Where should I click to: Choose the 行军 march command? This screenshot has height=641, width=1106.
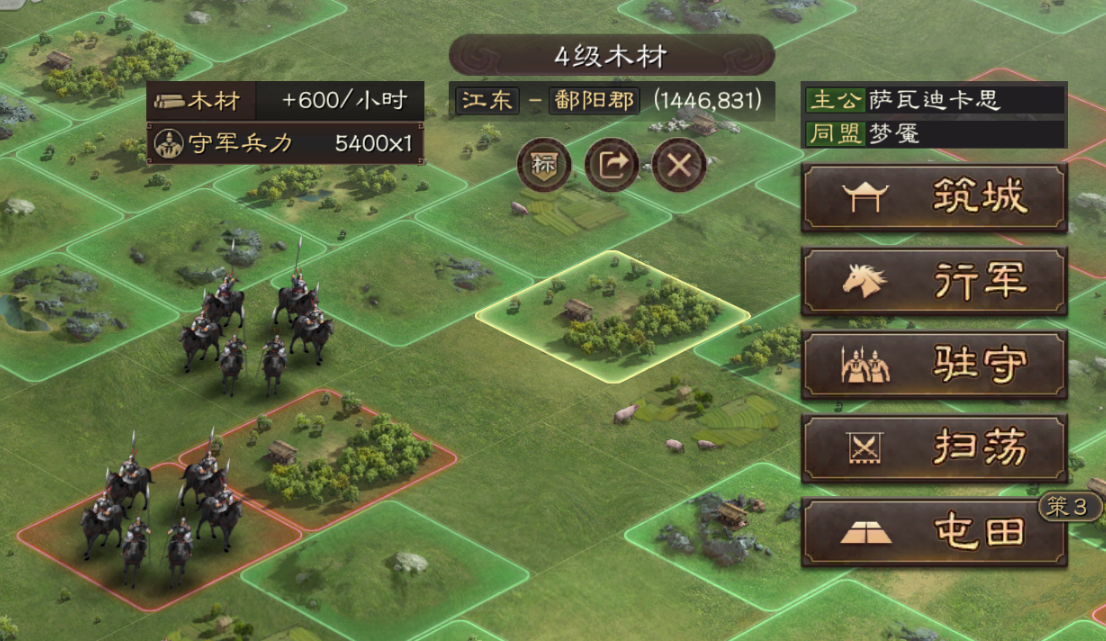(x=934, y=282)
